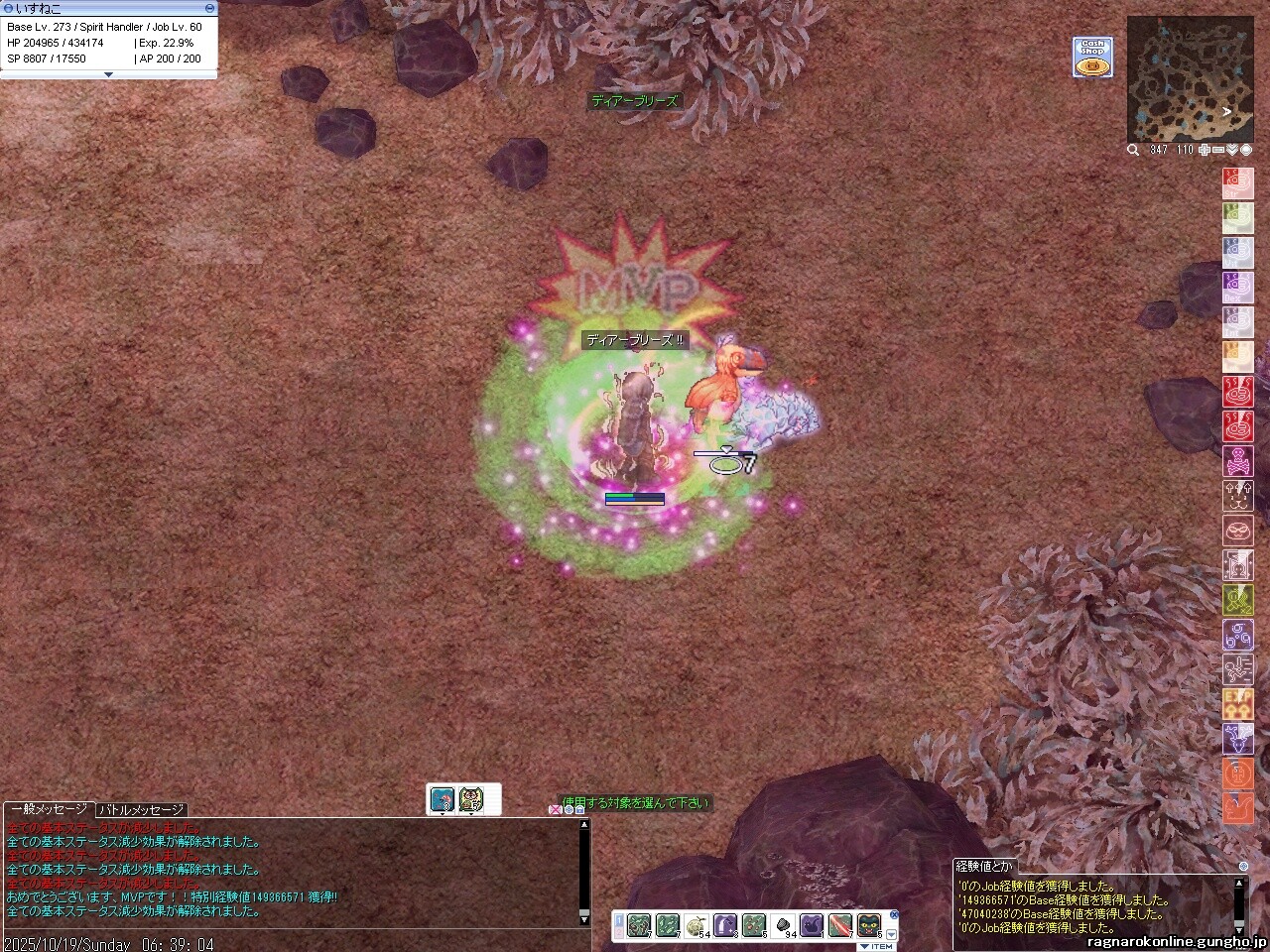Switch to the 一般メッセージ chat tab
This screenshot has height=952, width=1270.
tap(48, 810)
